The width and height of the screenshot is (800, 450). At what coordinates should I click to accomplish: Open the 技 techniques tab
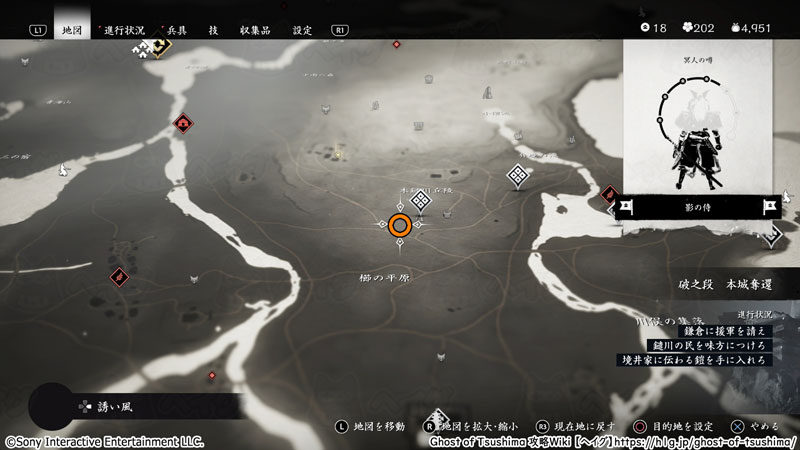[x=213, y=30]
